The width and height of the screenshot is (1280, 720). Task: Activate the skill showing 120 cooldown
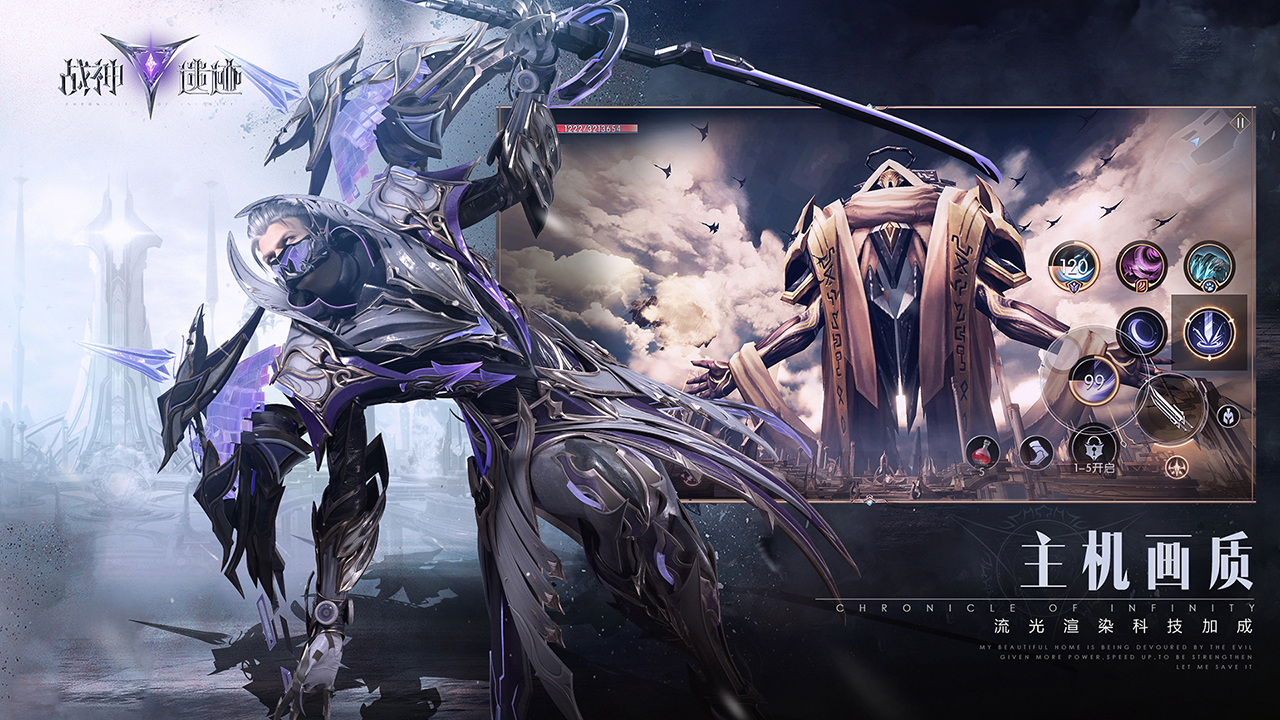coord(1073,266)
